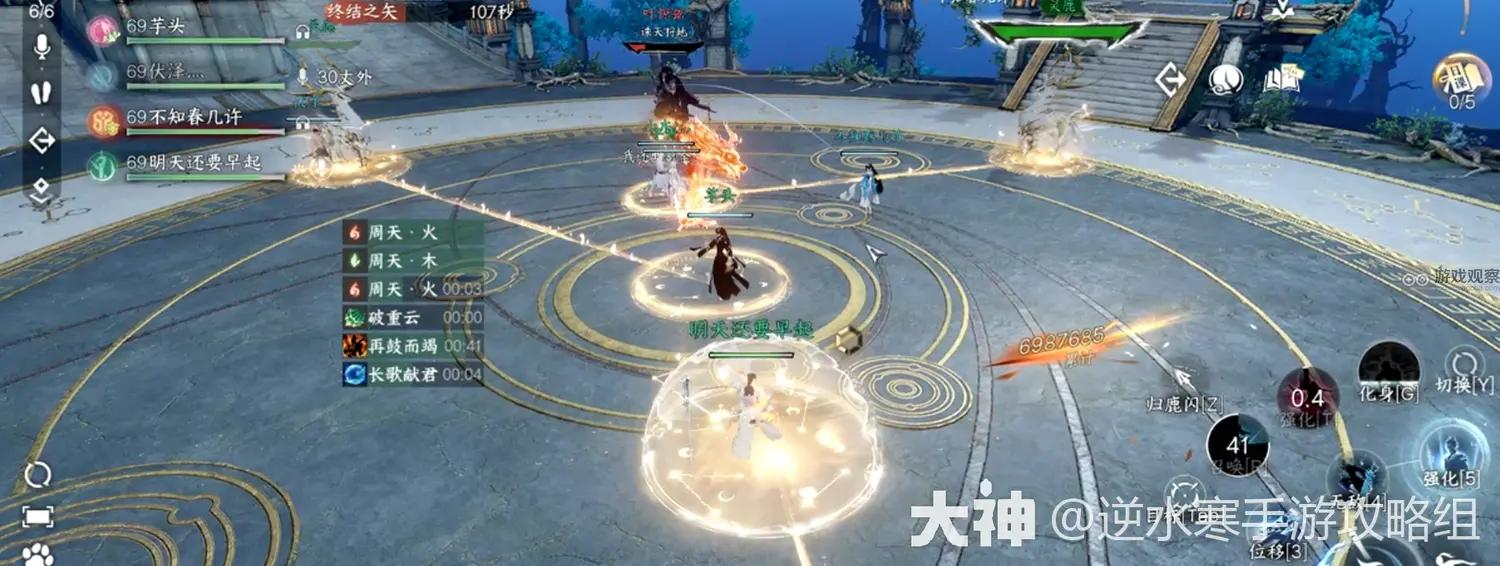Toggle the microphone voice chat icon

point(42,47)
